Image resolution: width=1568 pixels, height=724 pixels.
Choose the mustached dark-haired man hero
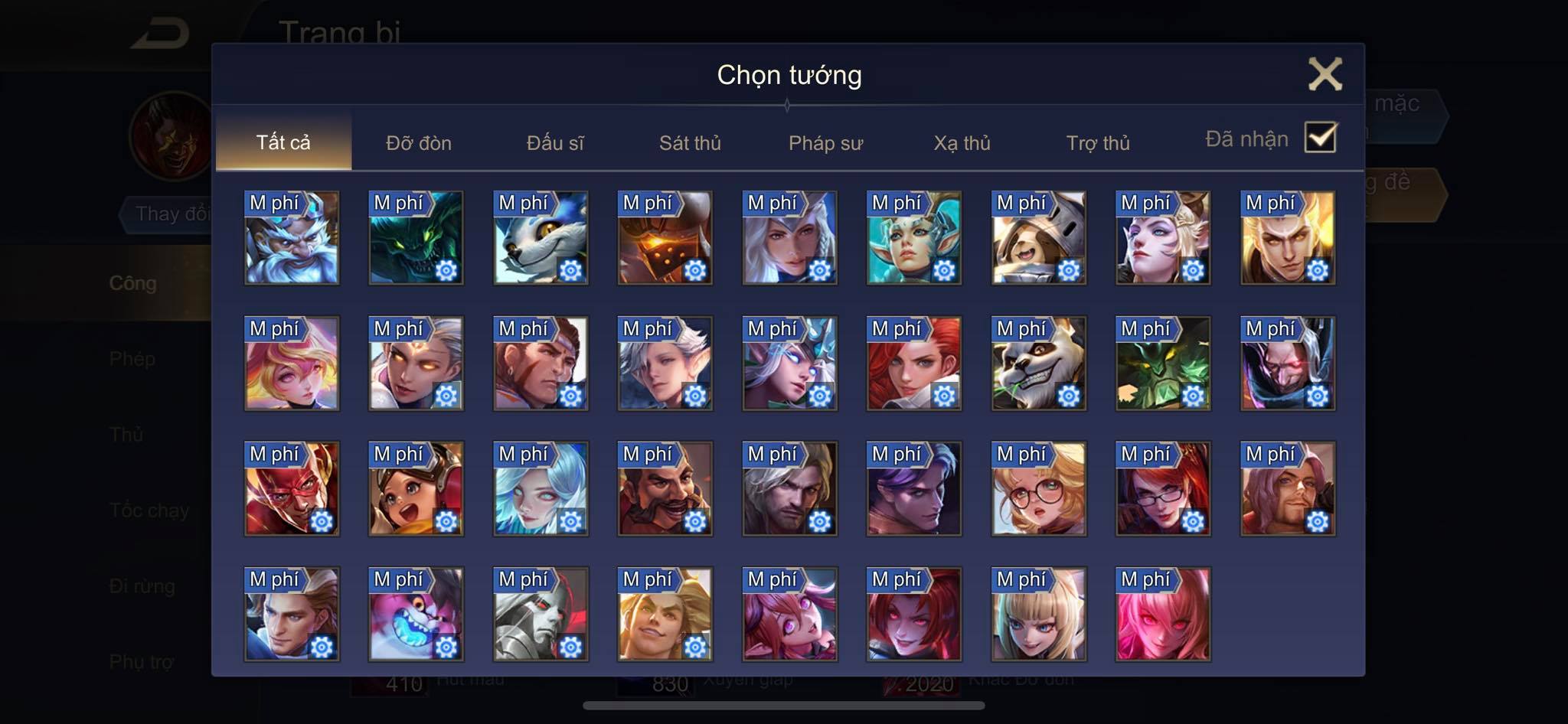[x=665, y=489]
